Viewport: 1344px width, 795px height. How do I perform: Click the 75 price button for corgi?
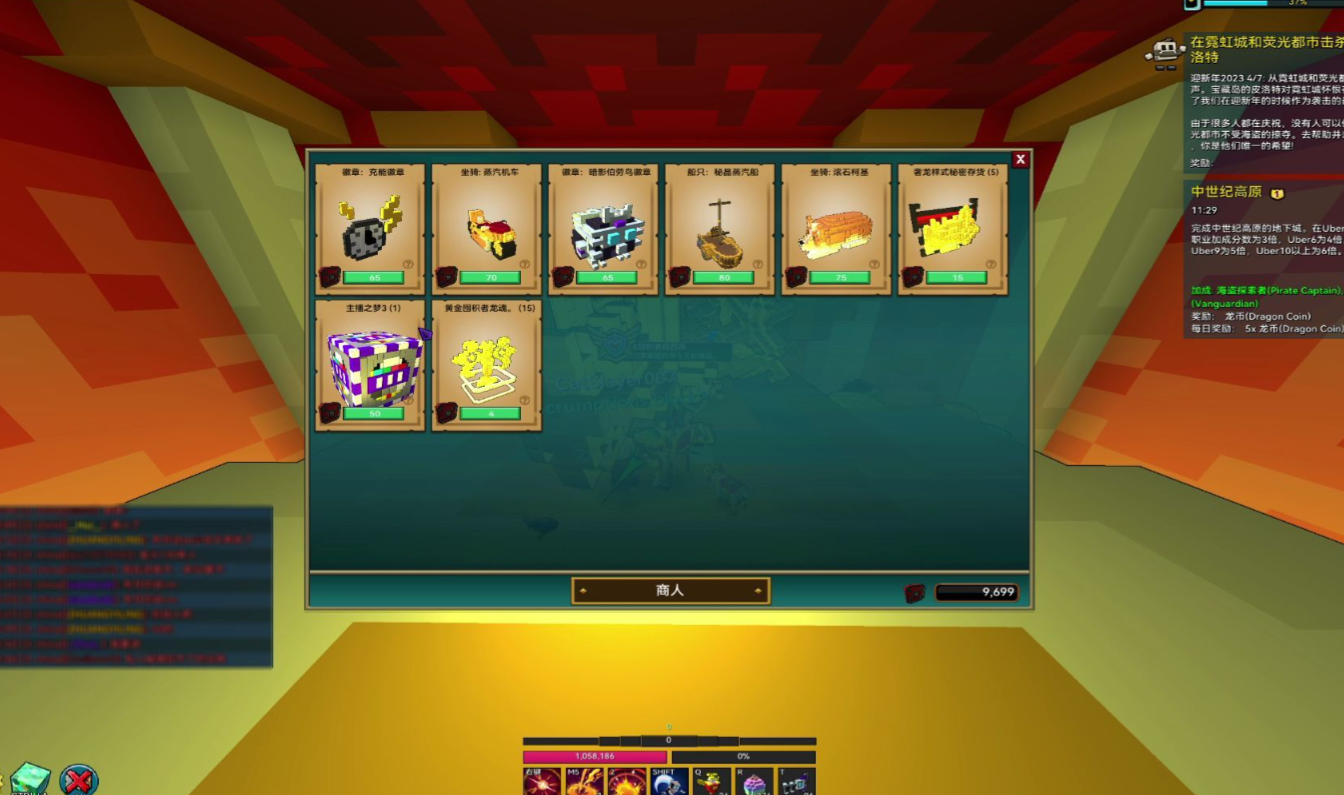coord(840,278)
